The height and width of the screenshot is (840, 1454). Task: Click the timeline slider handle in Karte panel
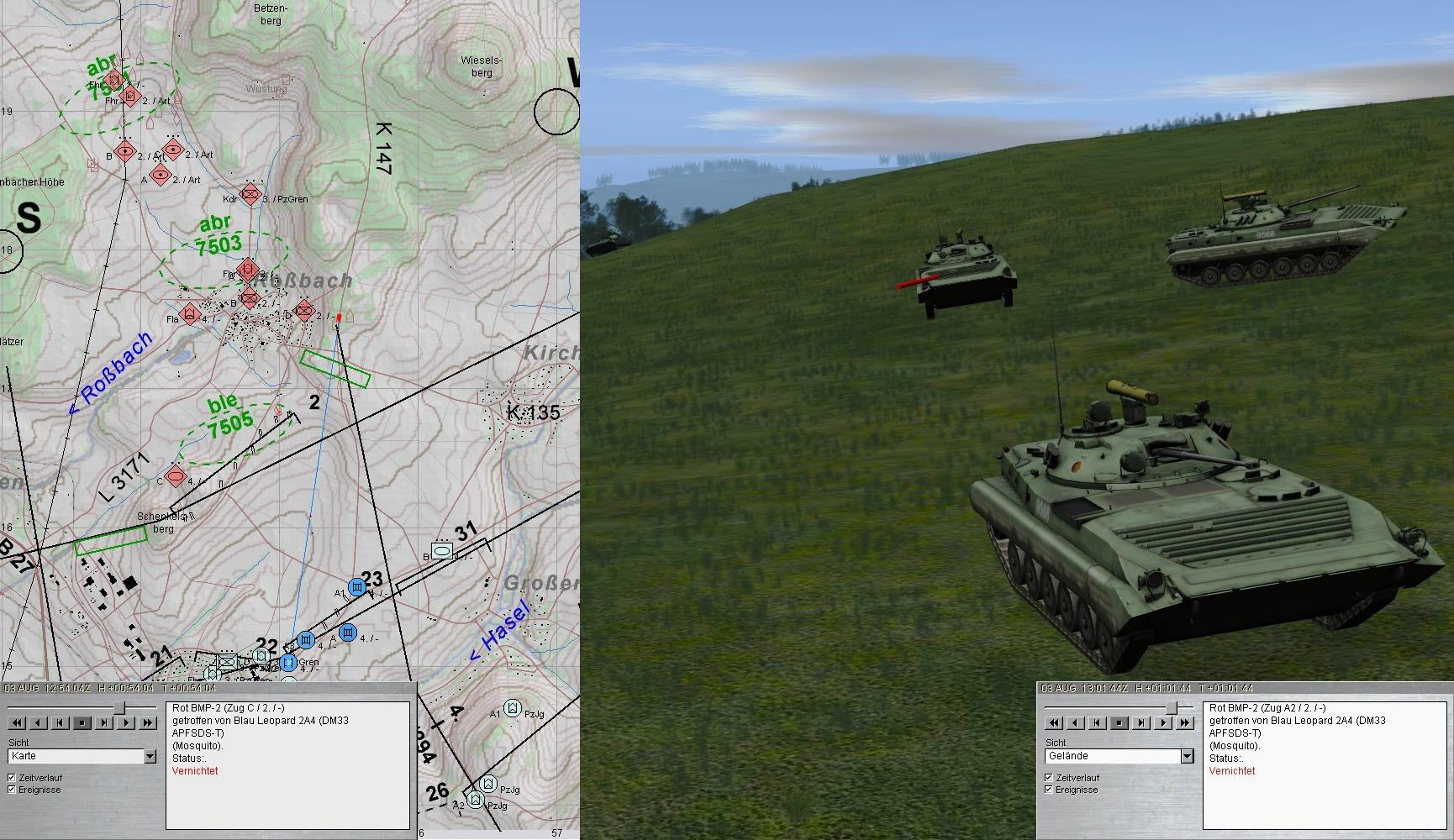tap(119, 708)
